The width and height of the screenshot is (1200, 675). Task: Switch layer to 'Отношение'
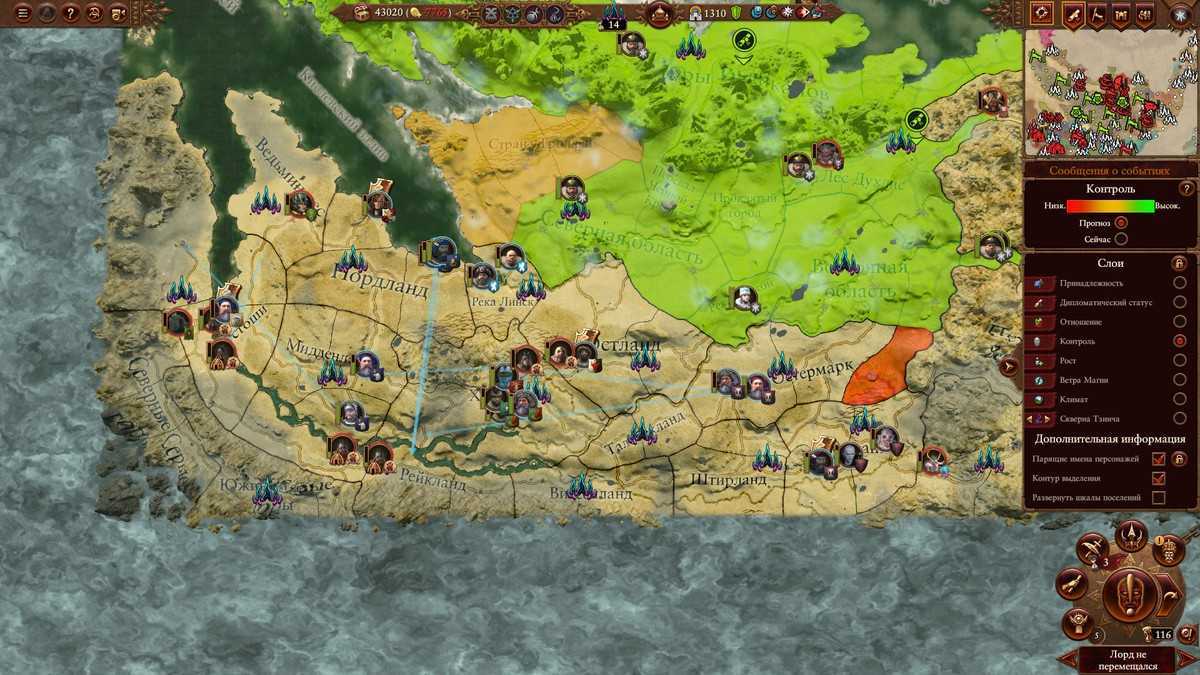pos(1180,322)
